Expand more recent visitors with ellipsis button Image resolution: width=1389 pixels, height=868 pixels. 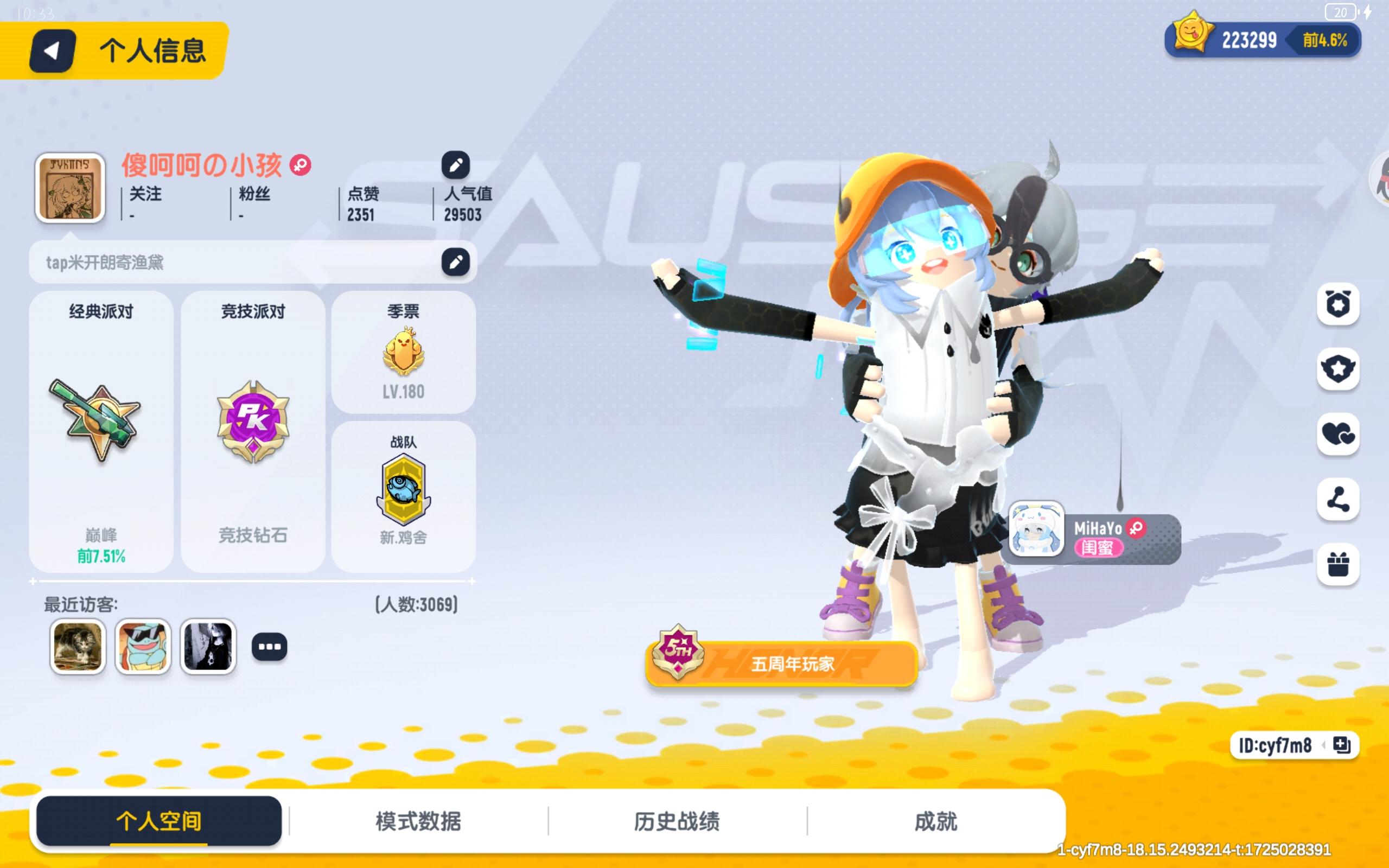tap(270, 647)
